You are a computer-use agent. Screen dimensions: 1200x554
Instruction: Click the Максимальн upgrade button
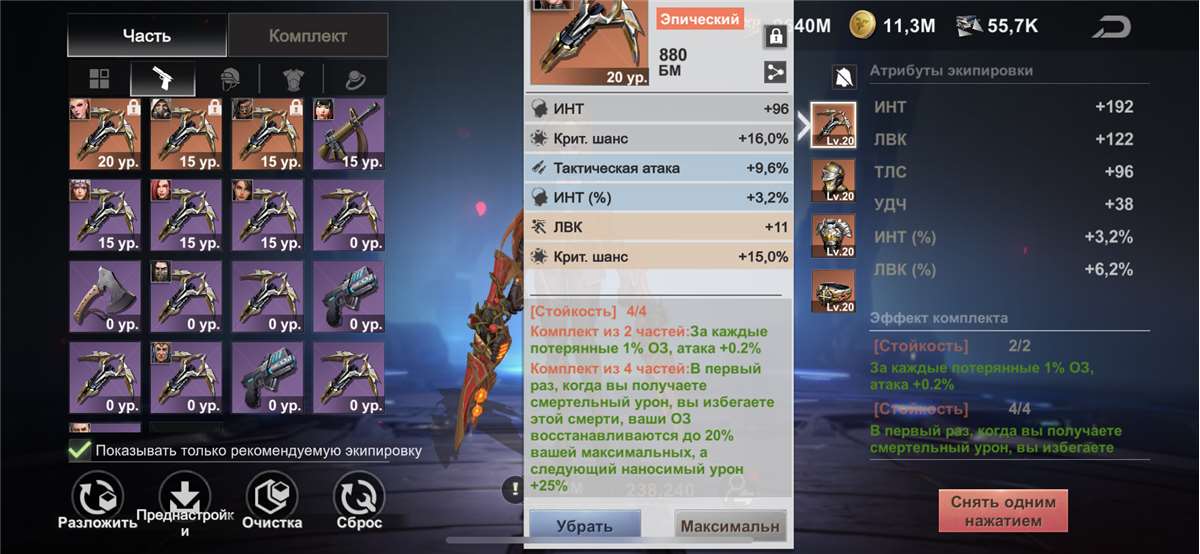click(729, 525)
